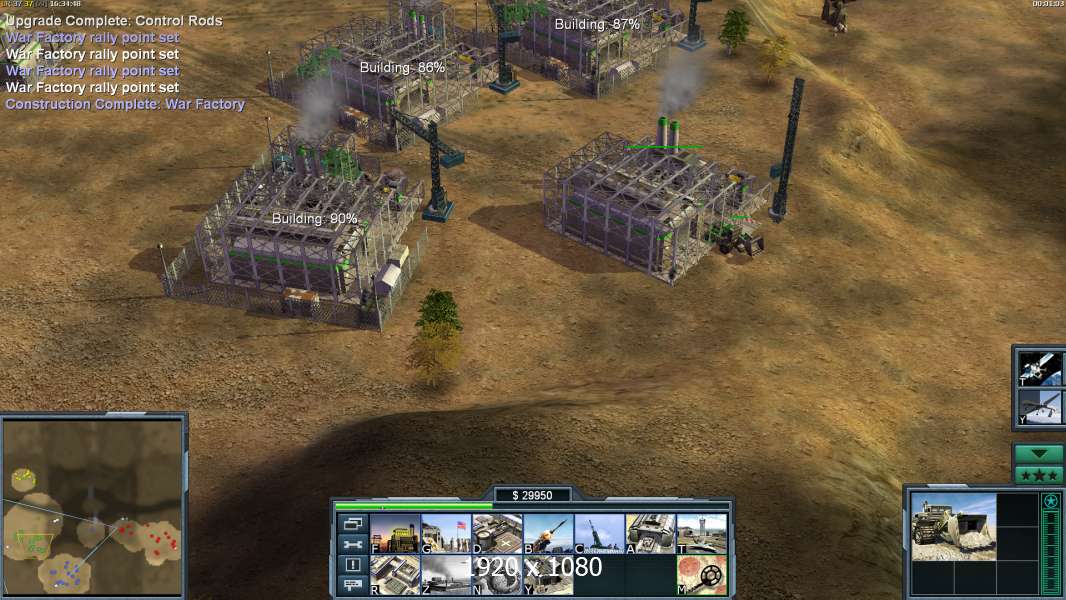Activate the aircraft strike power shortcut

coord(1038,407)
